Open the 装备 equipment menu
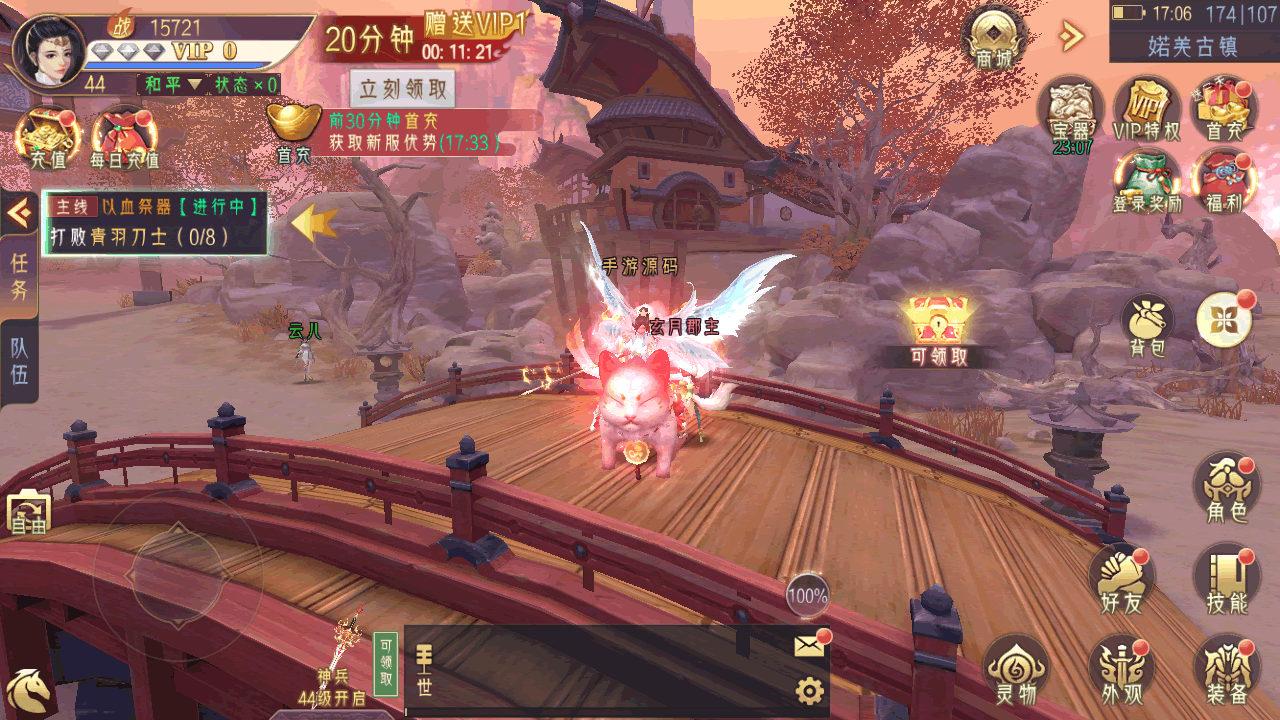 coord(1226,670)
